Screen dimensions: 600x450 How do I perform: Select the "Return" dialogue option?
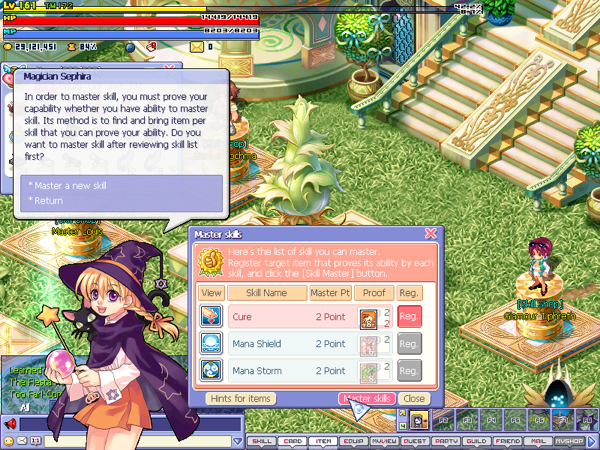[46, 200]
